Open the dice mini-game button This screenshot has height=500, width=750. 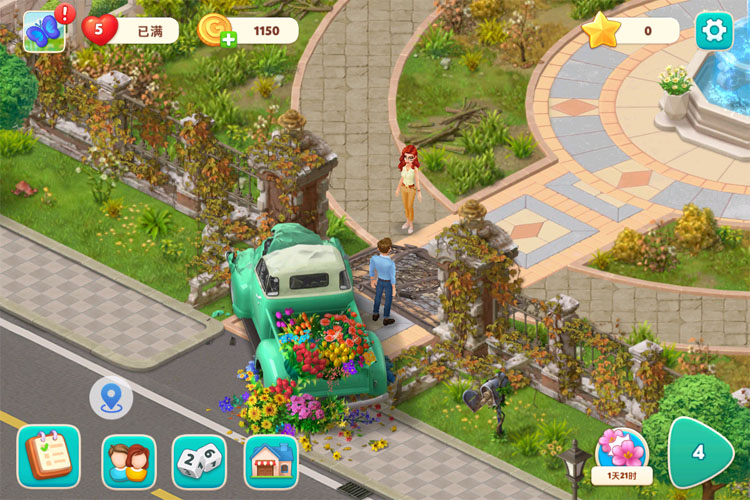click(199, 462)
